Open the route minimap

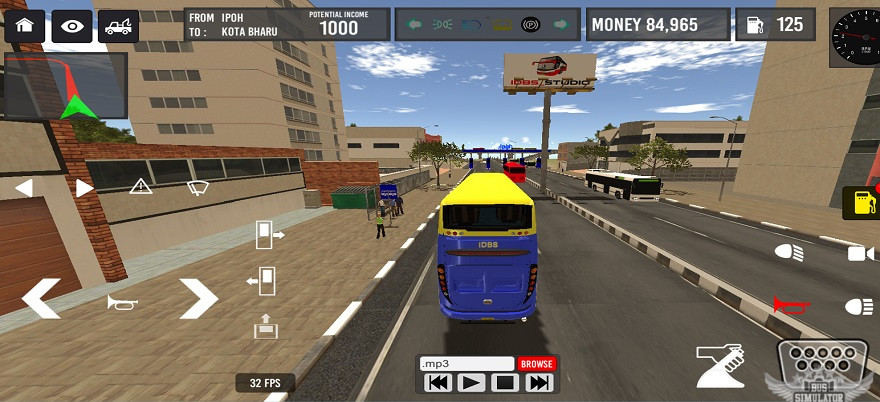point(66,88)
